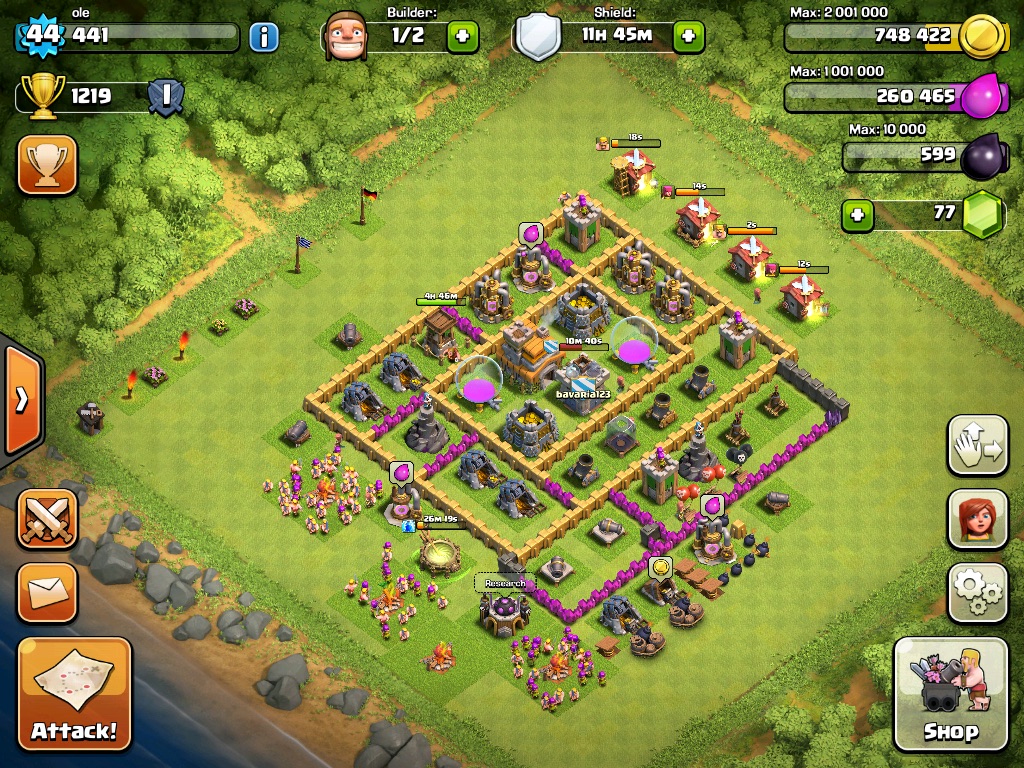Open the settings gears button
Viewport: 1024px width, 768px height.
coord(977,593)
